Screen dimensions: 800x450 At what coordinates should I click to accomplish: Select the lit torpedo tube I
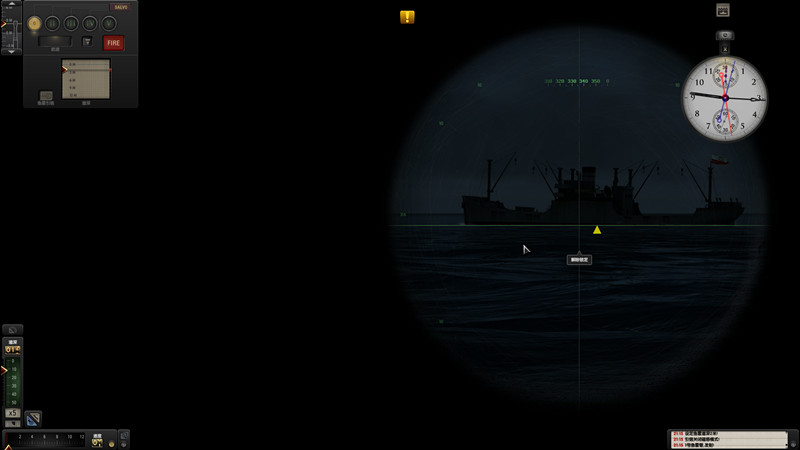pos(34,23)
